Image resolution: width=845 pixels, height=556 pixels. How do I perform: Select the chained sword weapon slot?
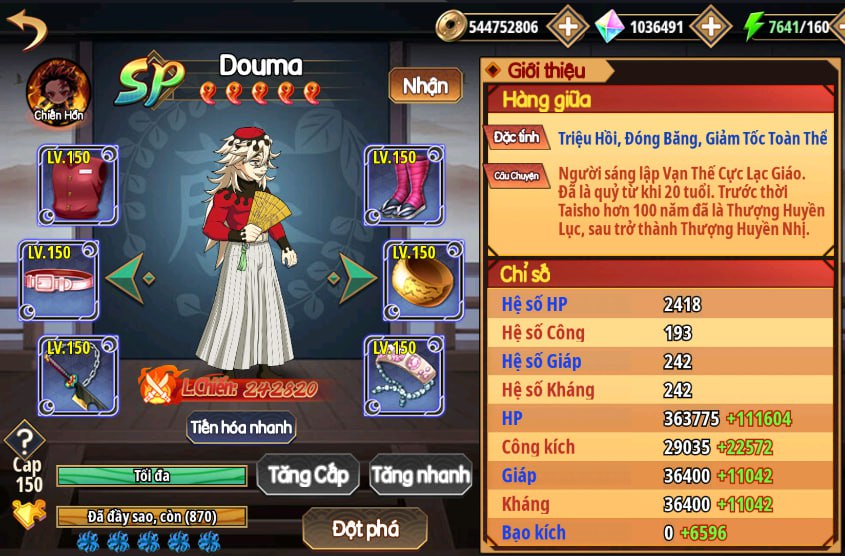click(x=77, y=374)
